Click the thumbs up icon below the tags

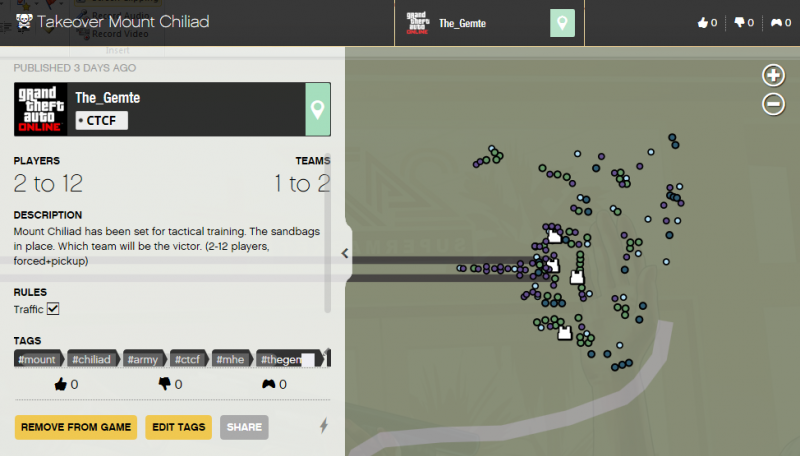pyautogui.click(x=60, y=383)
